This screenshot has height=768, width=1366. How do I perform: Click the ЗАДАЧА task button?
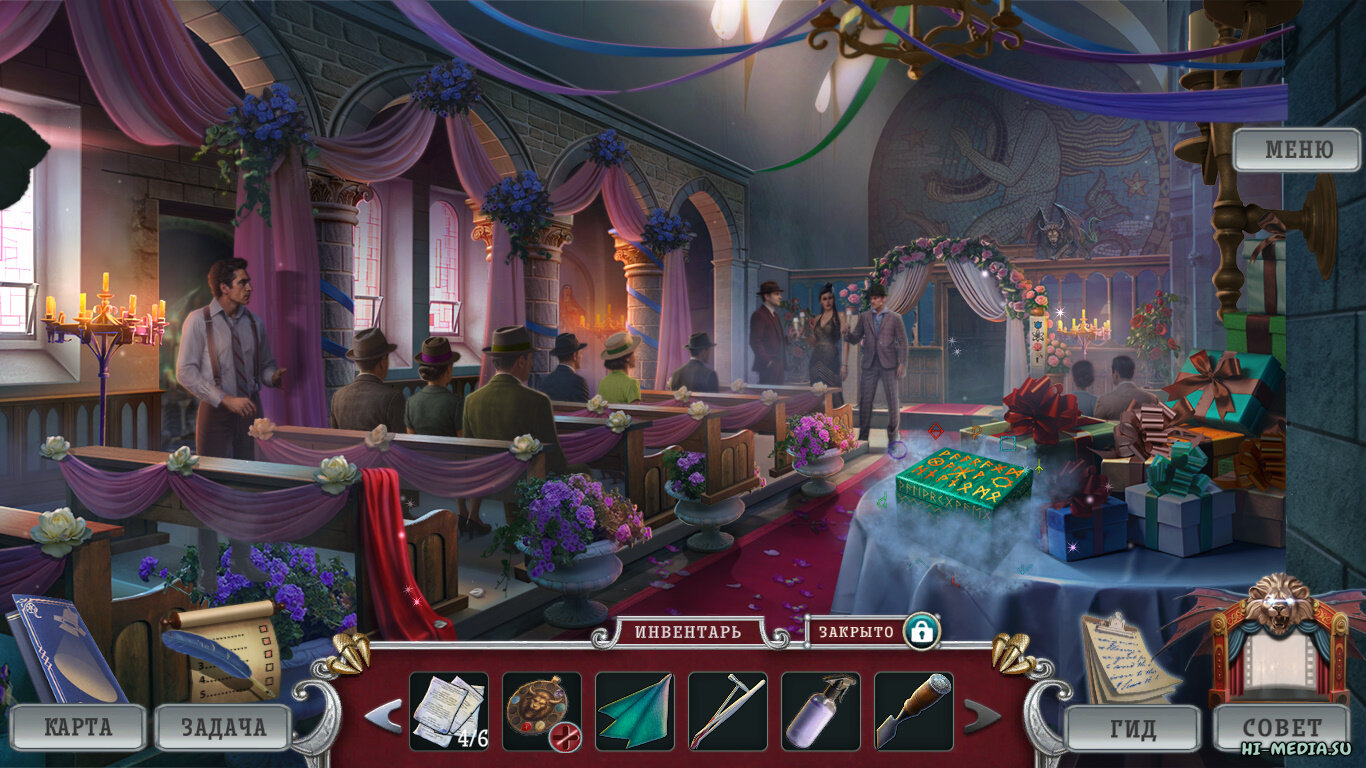point(223,727)
